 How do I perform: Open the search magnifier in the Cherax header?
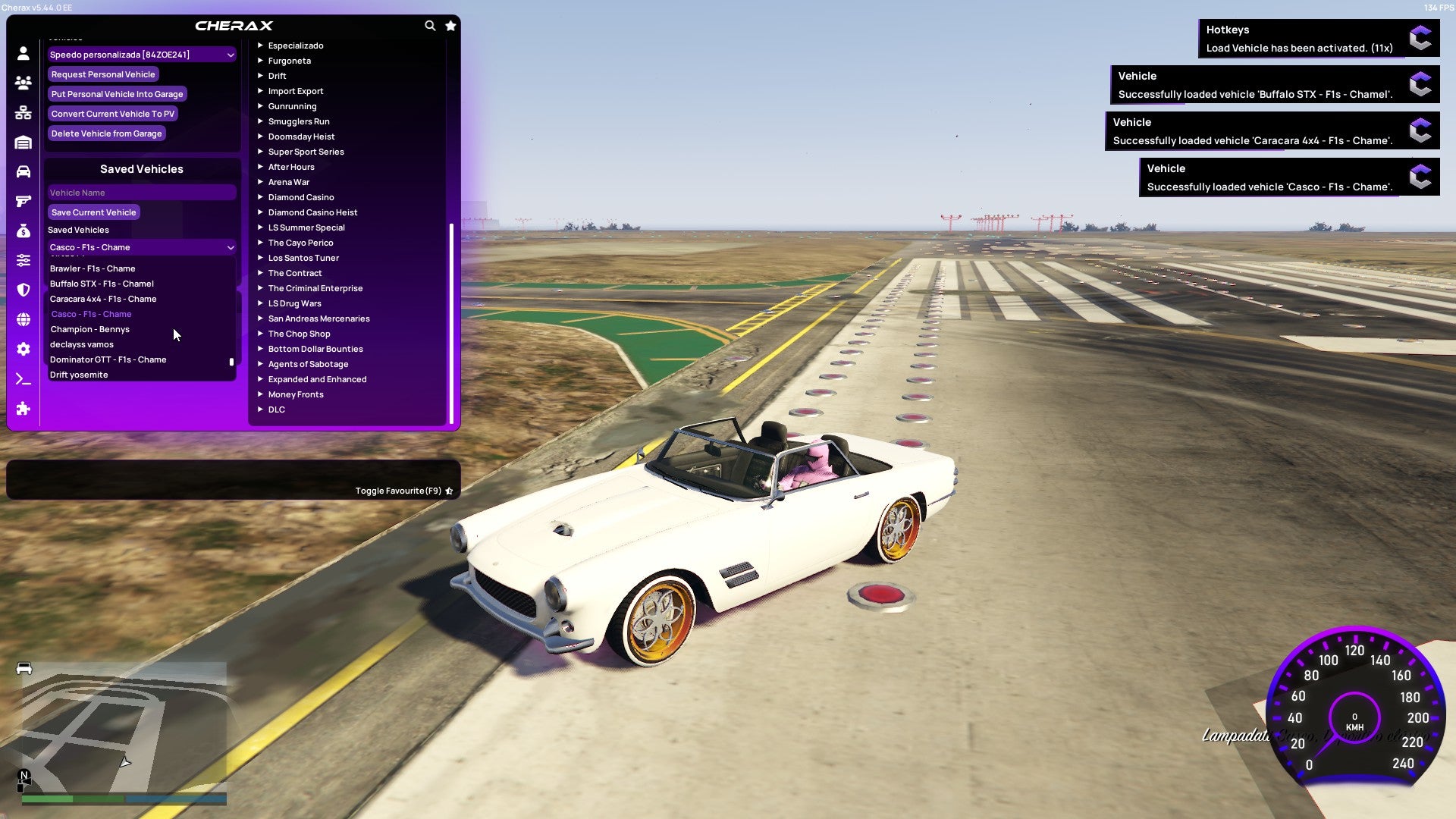pos(430,25)
